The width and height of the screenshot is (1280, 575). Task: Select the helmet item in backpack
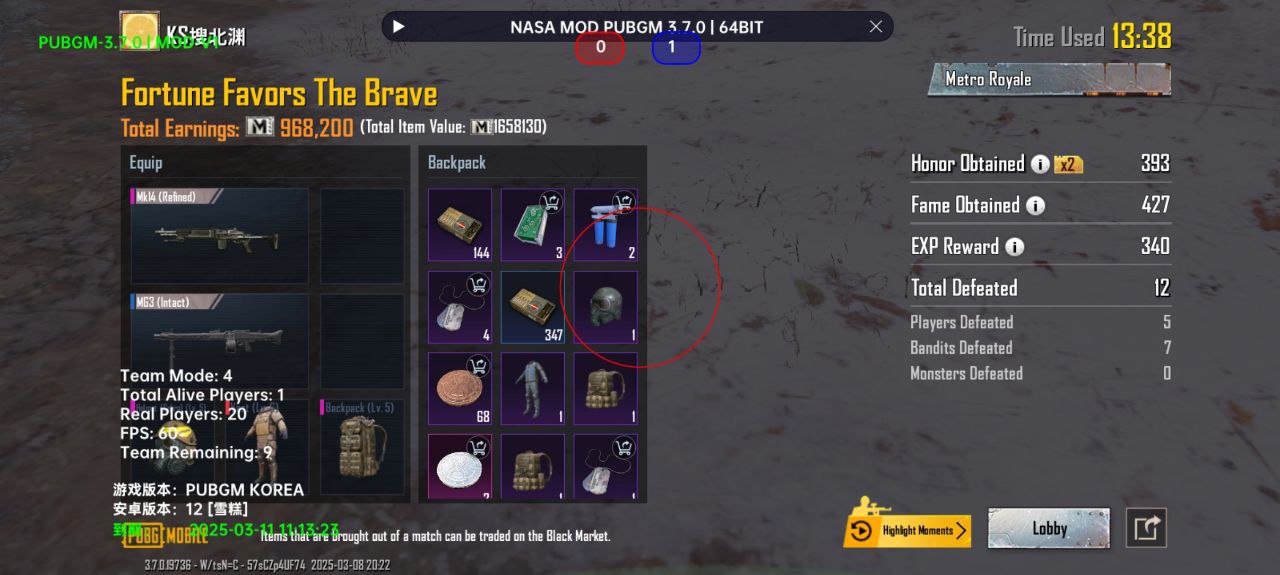pos(605,307)
